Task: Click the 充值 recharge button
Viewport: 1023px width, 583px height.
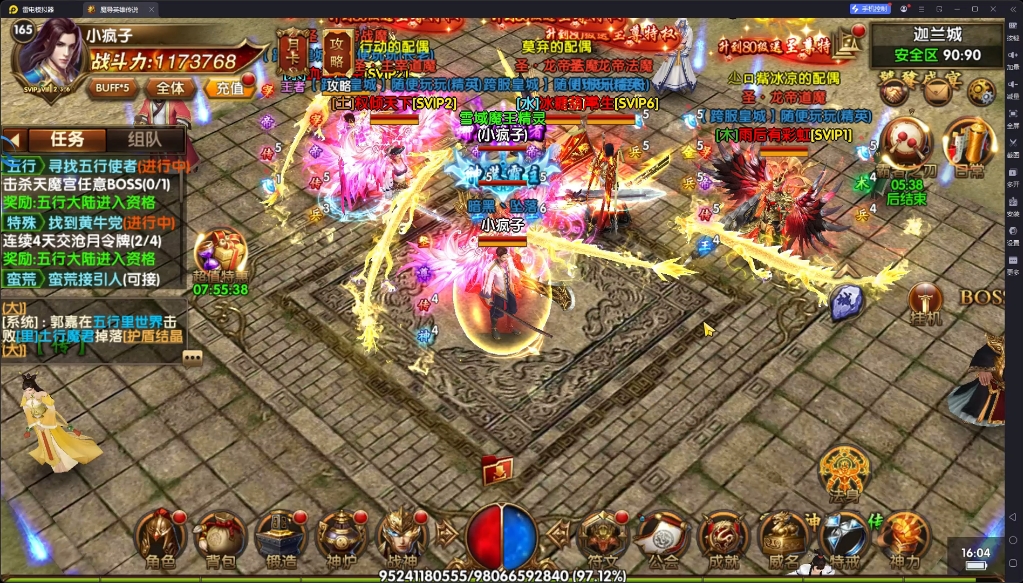Action: (x=228, y=87)
